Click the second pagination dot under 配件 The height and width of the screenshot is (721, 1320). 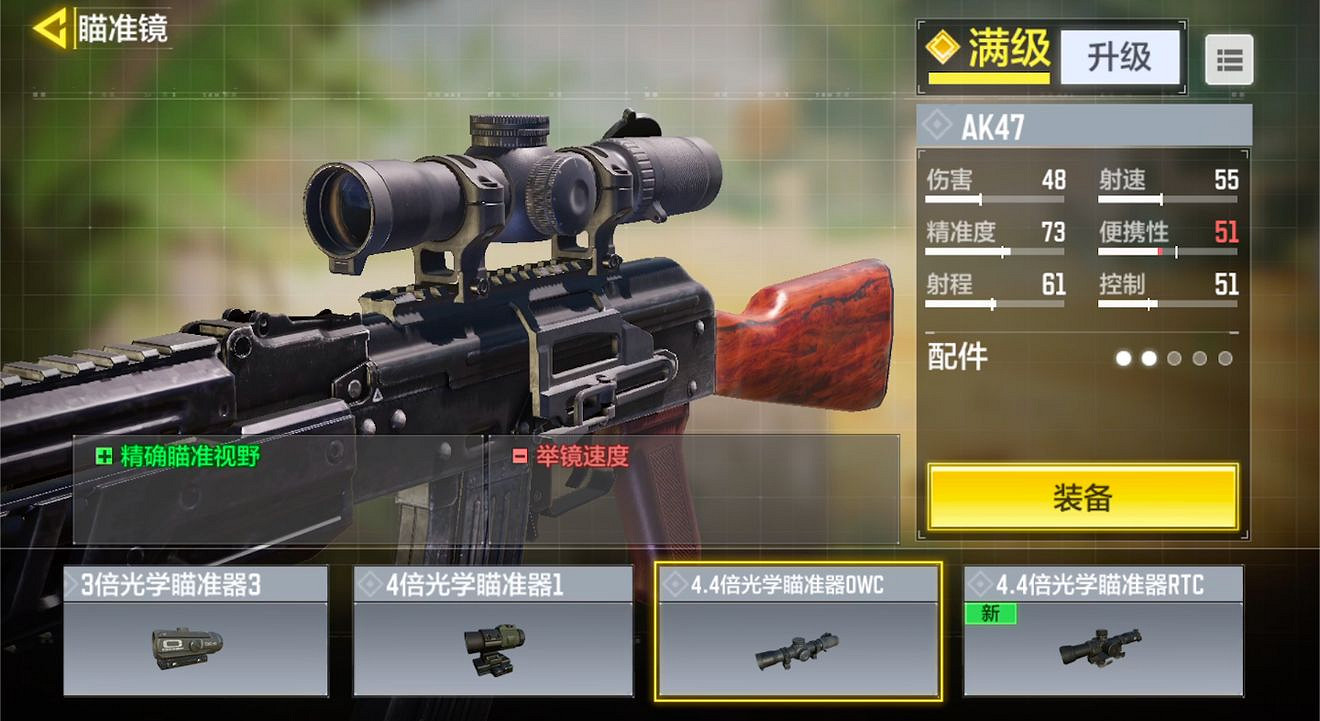1150,357
